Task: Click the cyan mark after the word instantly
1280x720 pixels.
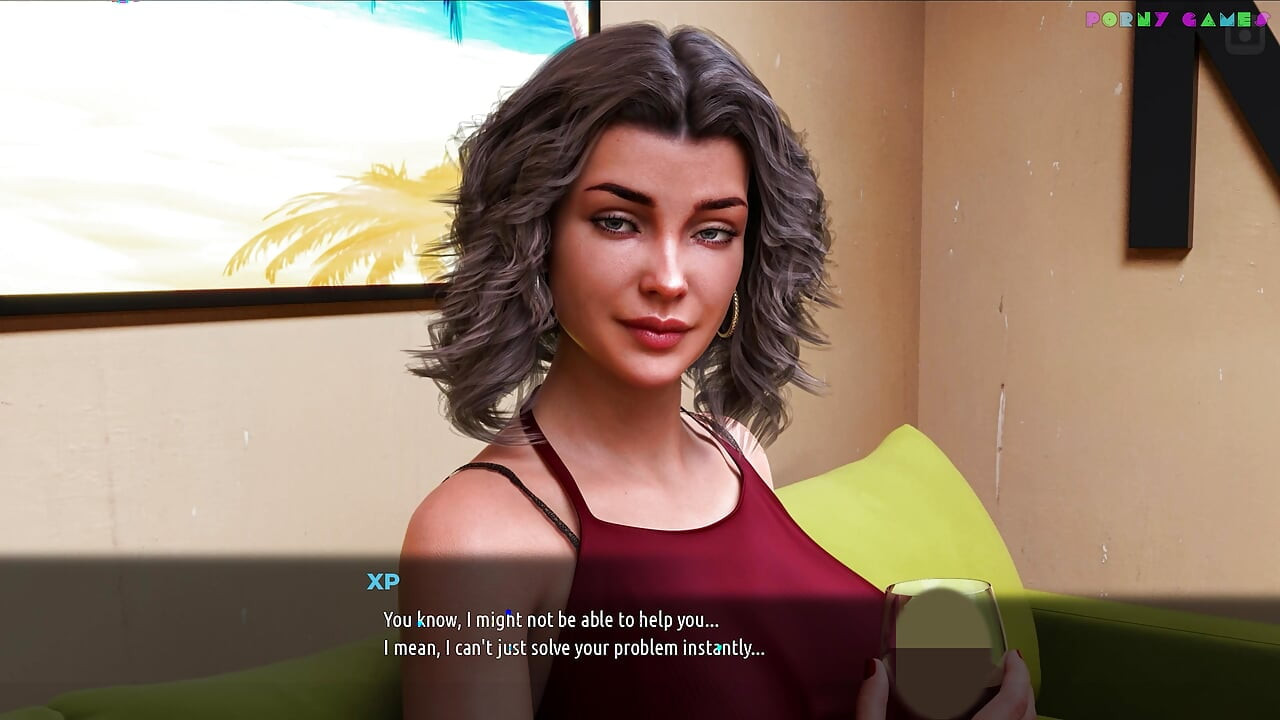Action: [721, 647]
